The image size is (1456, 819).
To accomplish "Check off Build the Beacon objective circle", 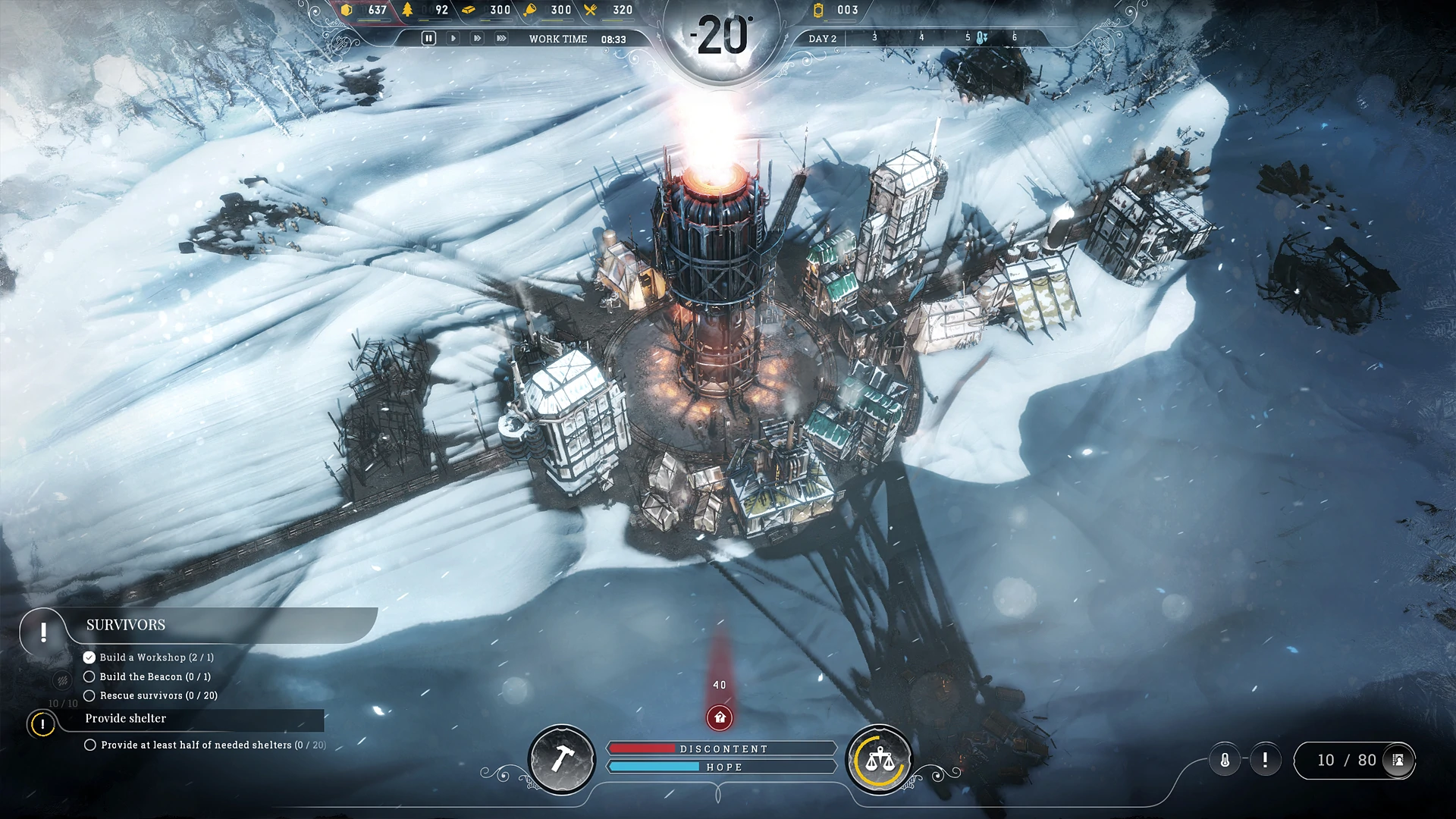I will tap(89, 676).
